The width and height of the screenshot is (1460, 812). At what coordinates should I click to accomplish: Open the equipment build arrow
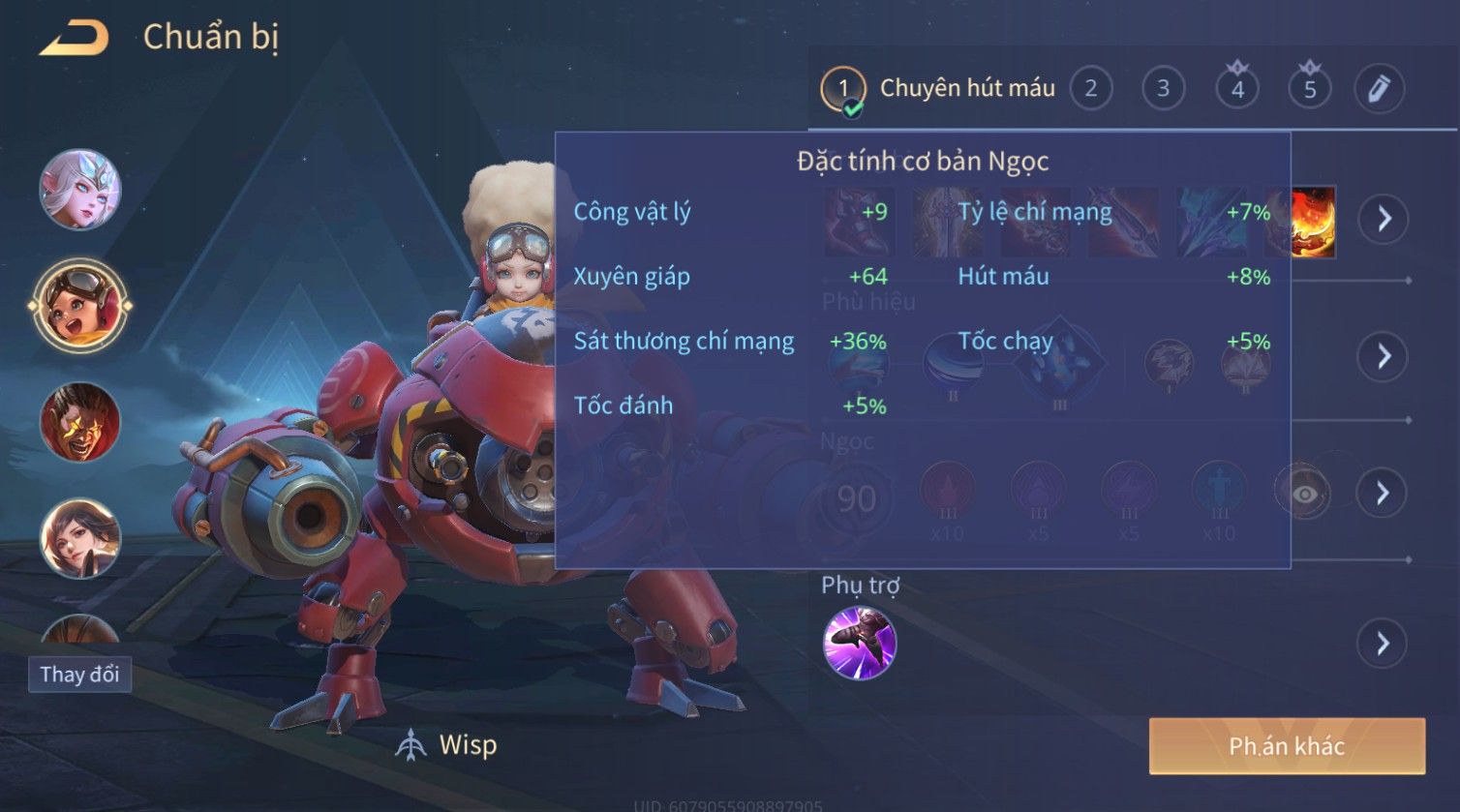(x=1384, y=219)
